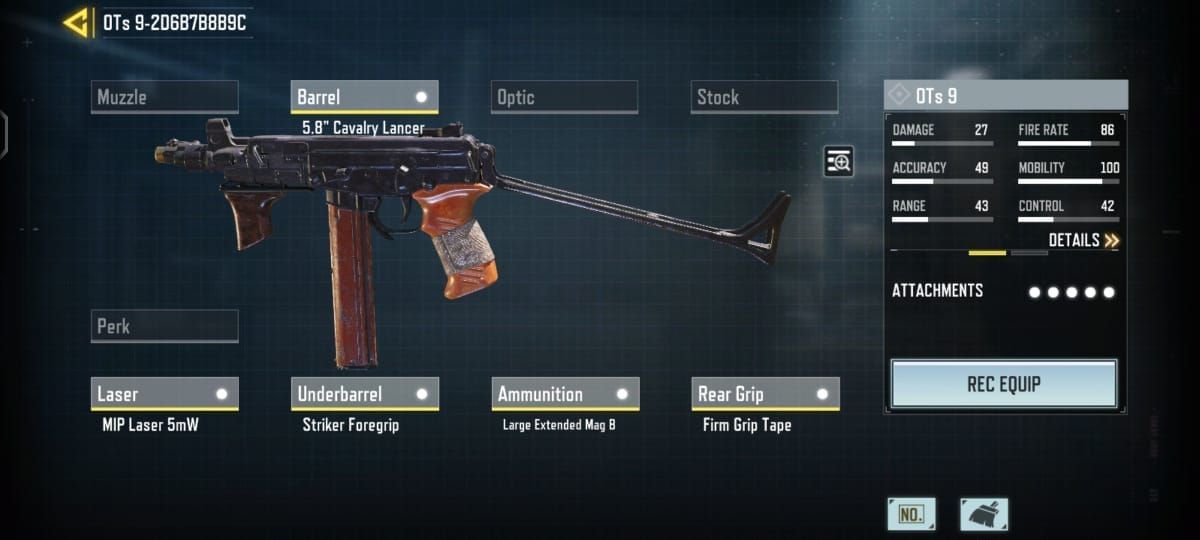This screenshot has height=540, width=1200.
Task: Expand weapon stat DETAILS
Action: coord(1083,240)
